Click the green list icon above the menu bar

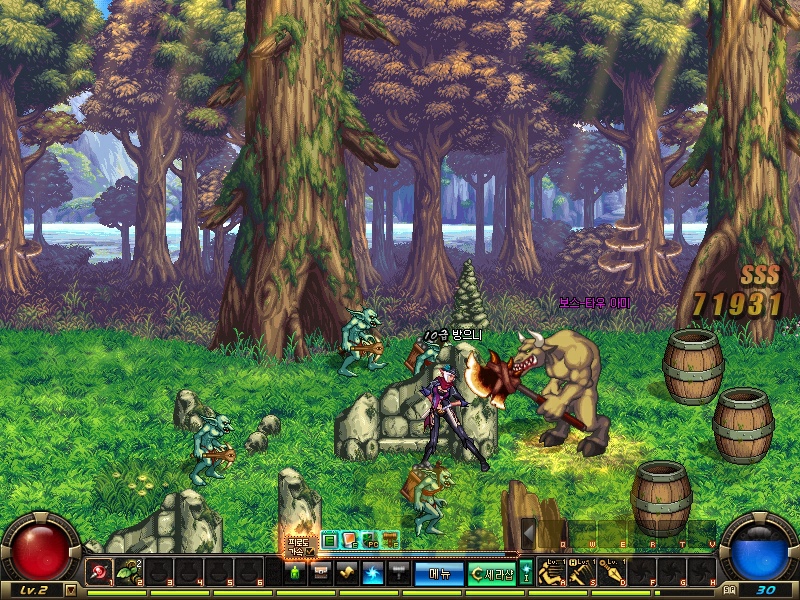coord(330,540)
